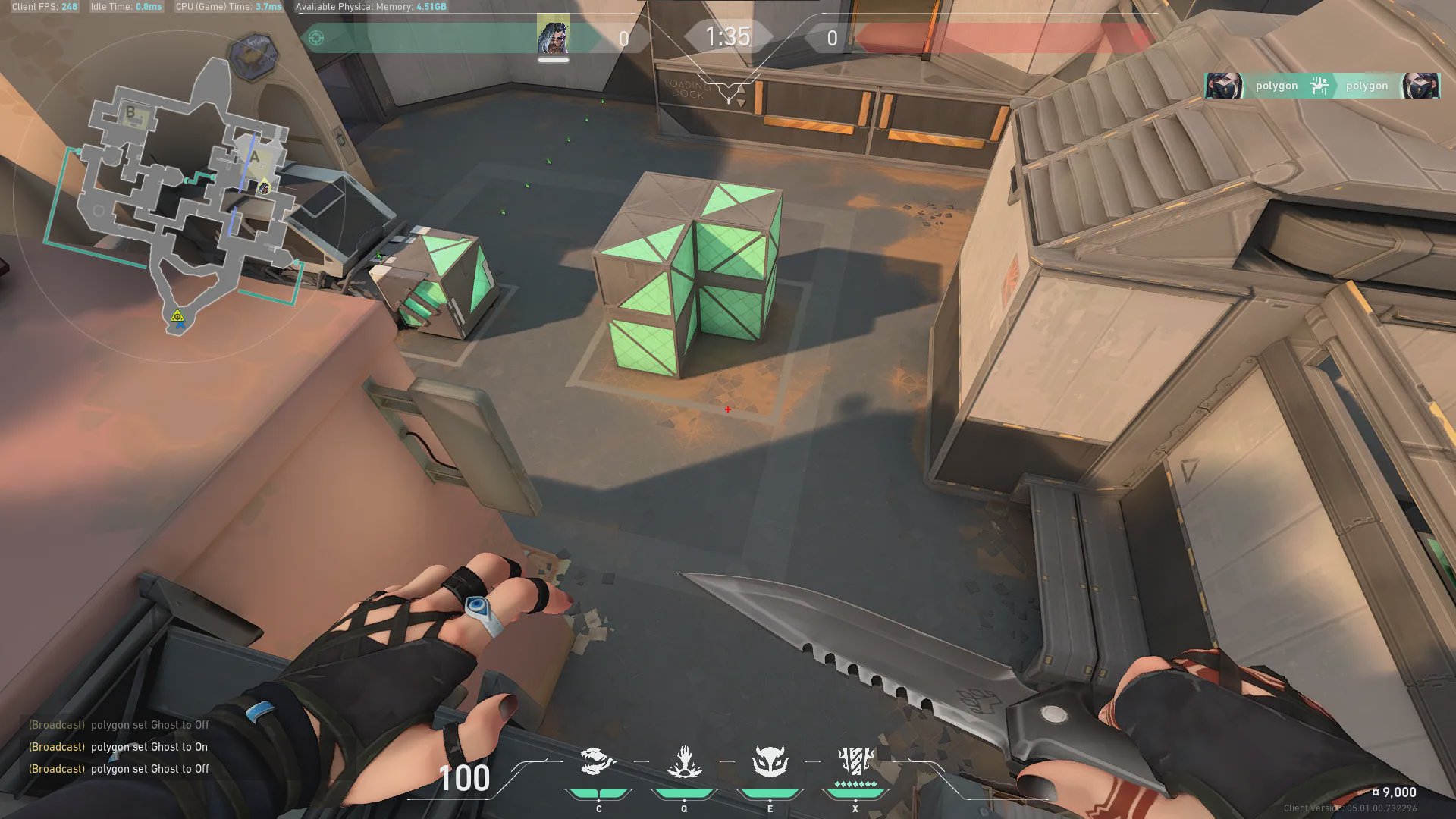Select the Fade agent portrait in top bar
Screen dimensions: 1456x819
[x=553, y=36]
